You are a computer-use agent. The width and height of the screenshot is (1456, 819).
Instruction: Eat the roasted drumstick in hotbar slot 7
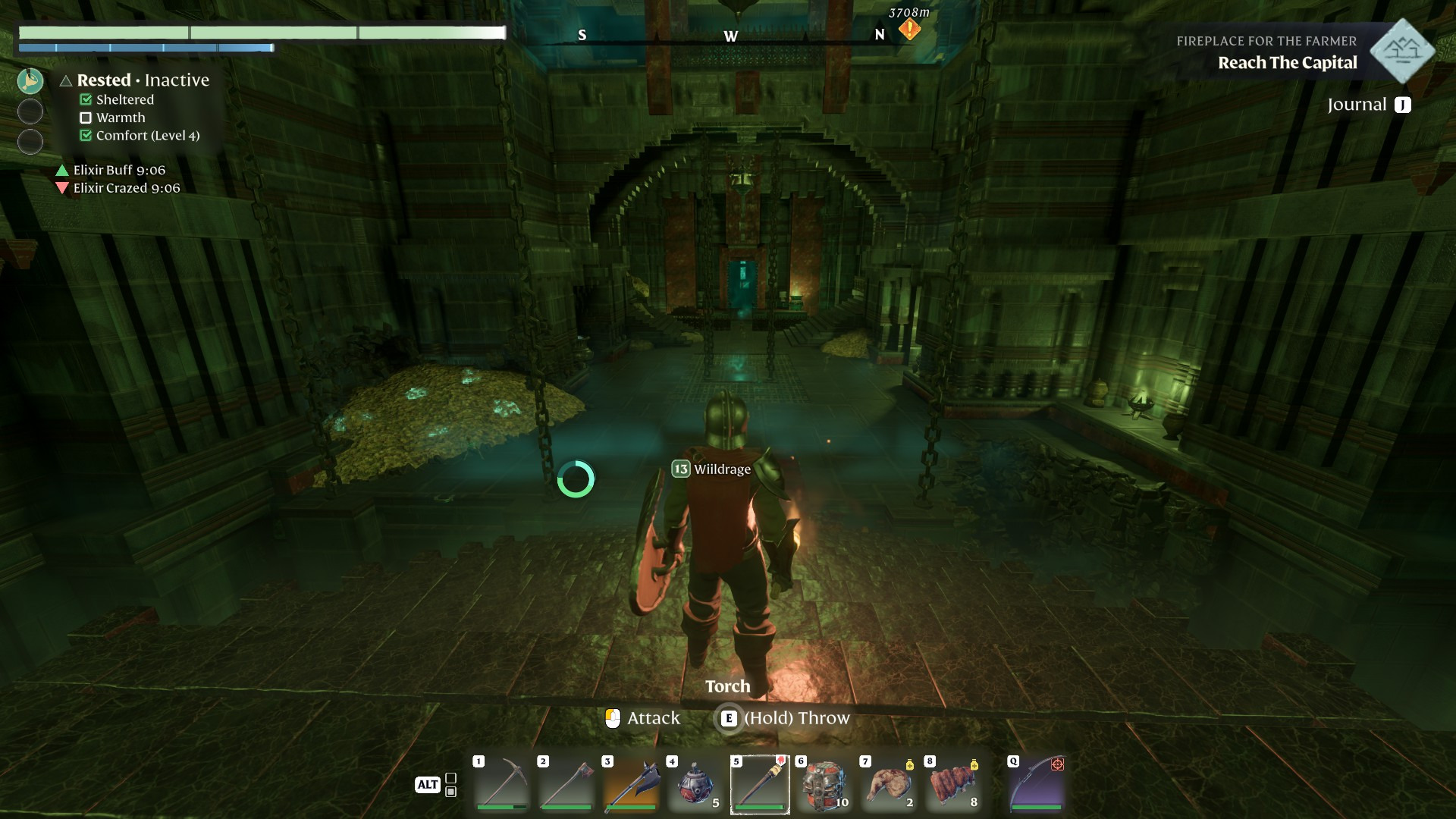(x=889, y=784)
